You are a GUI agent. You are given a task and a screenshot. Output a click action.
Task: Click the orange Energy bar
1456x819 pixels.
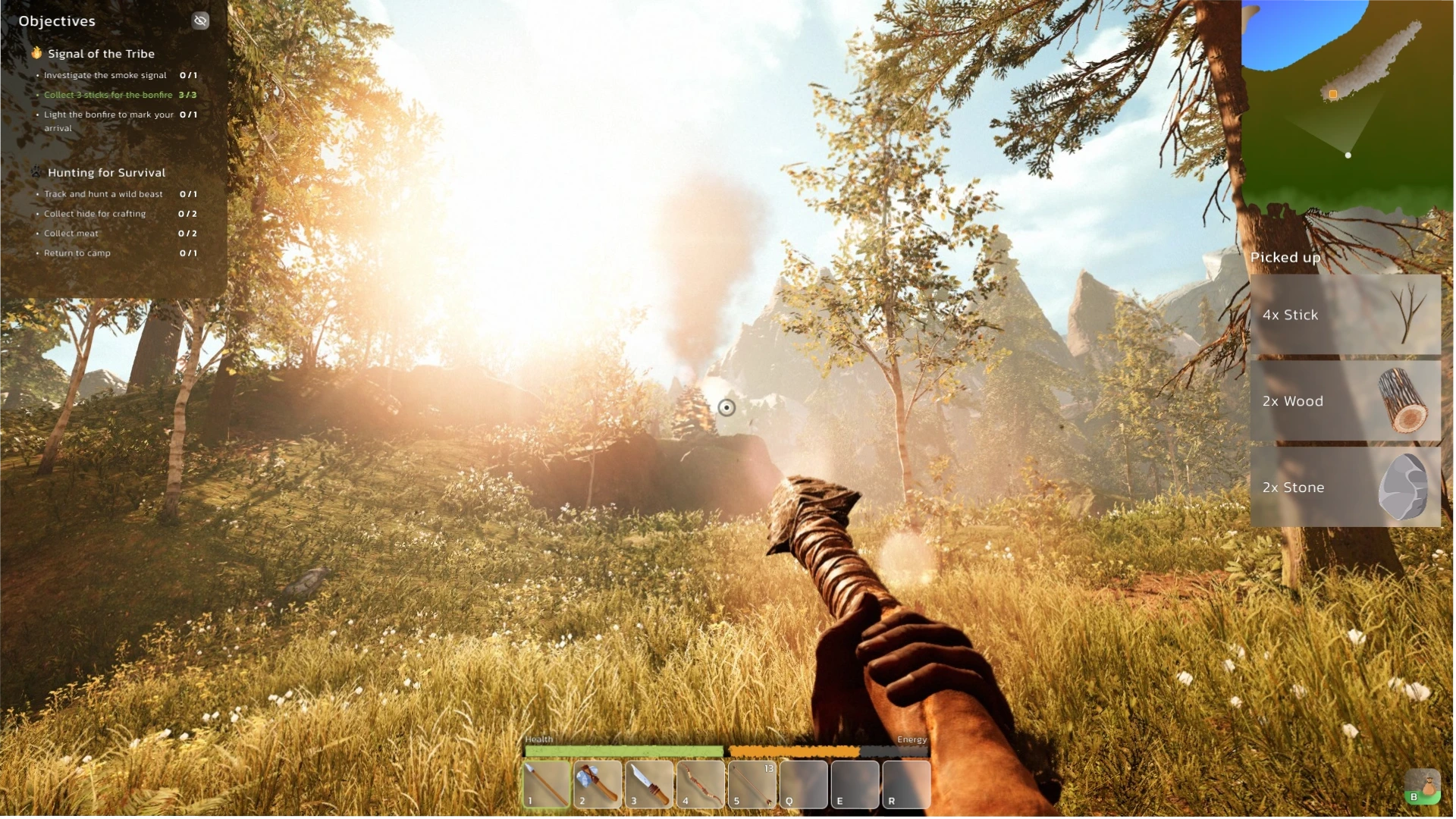792,752
